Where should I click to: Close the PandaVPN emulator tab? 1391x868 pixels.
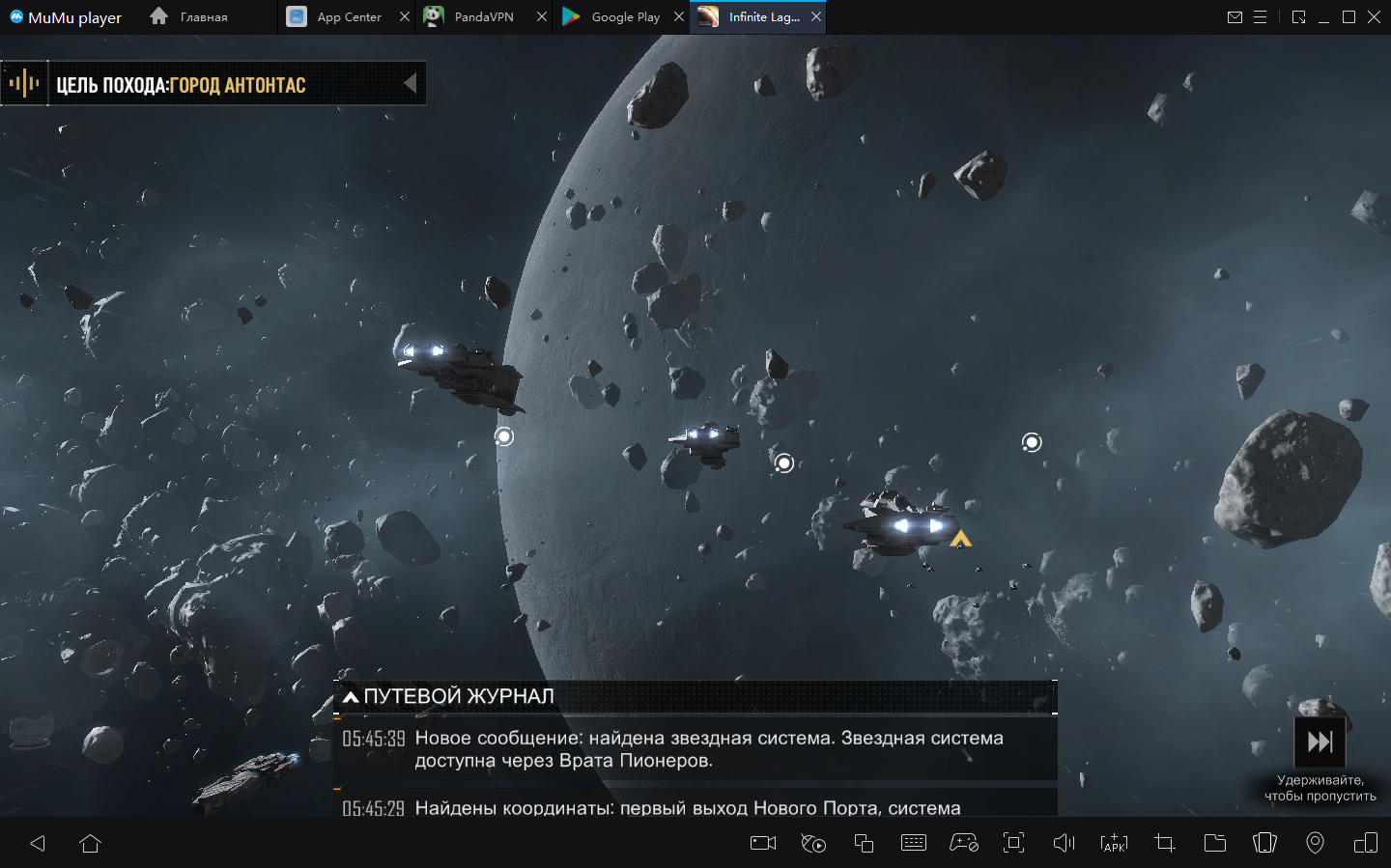[542, 17]
